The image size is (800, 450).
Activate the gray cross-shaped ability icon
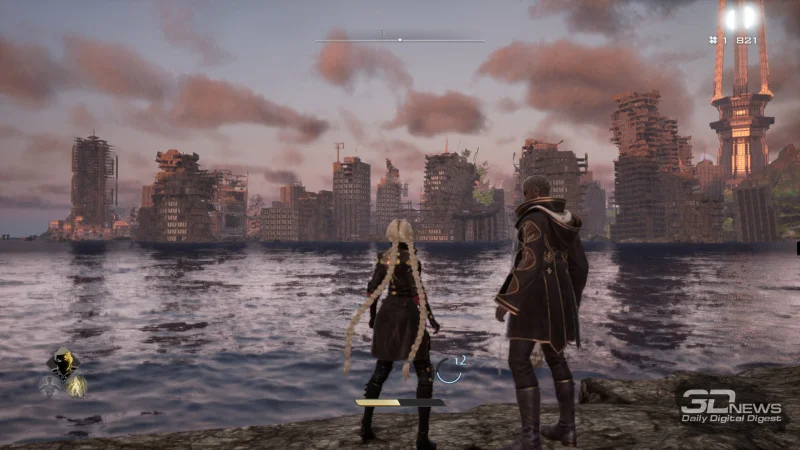(x=48, y=385)
